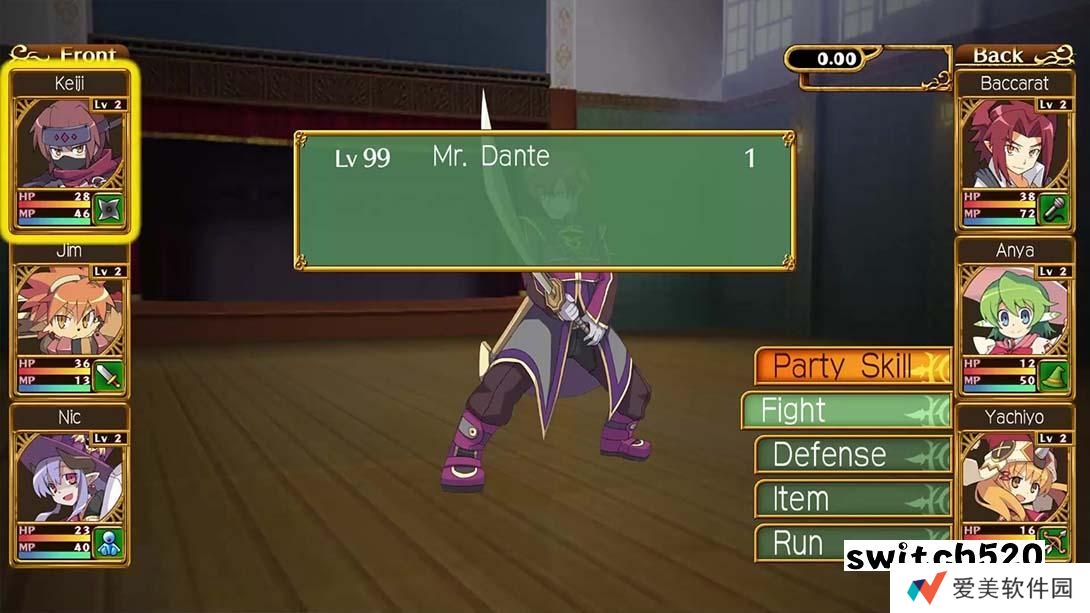
Task: Click Nic's character card
Action: pos(69,485)
